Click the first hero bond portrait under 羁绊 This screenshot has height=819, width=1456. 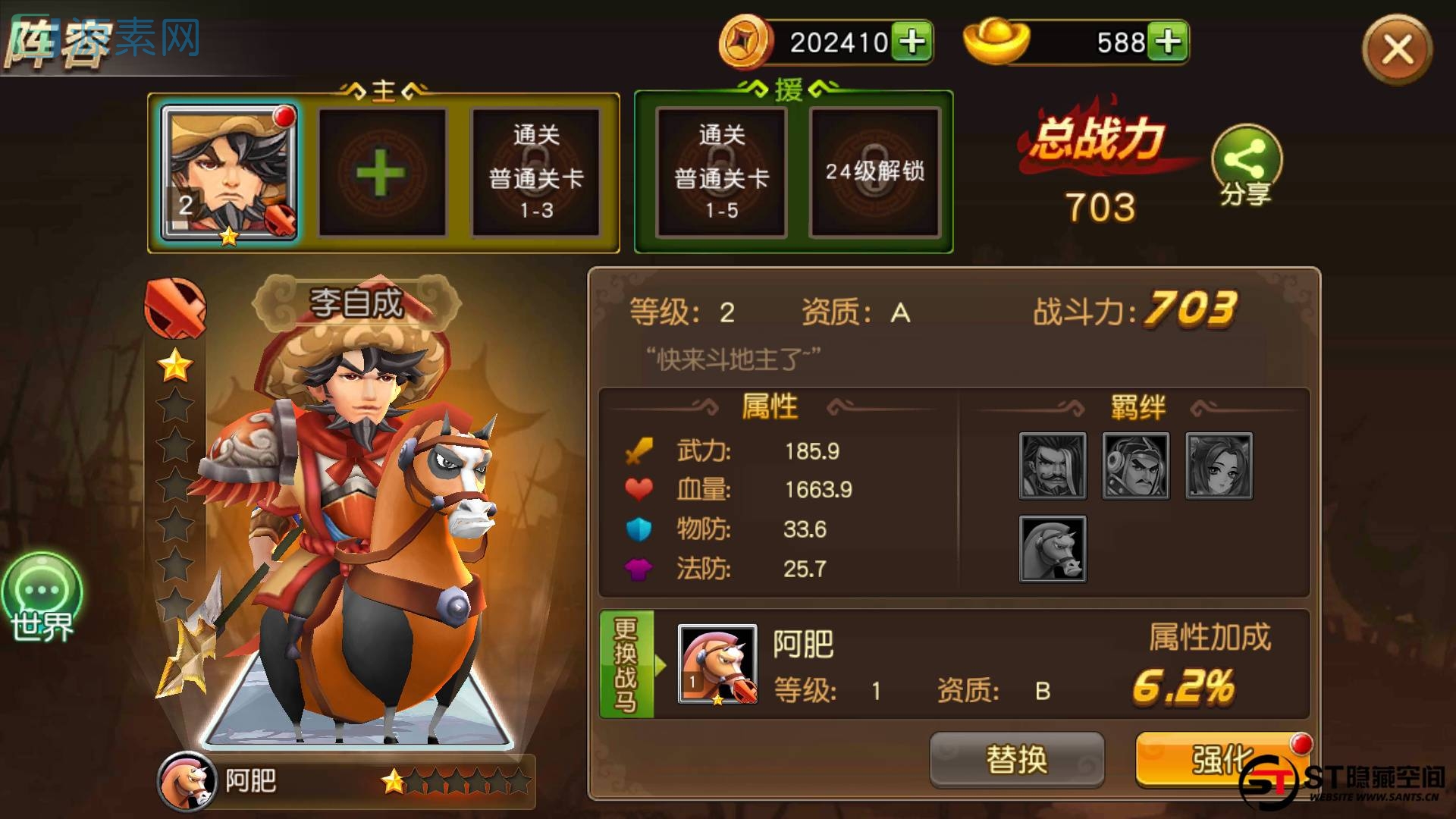[x=1053, y=466]
